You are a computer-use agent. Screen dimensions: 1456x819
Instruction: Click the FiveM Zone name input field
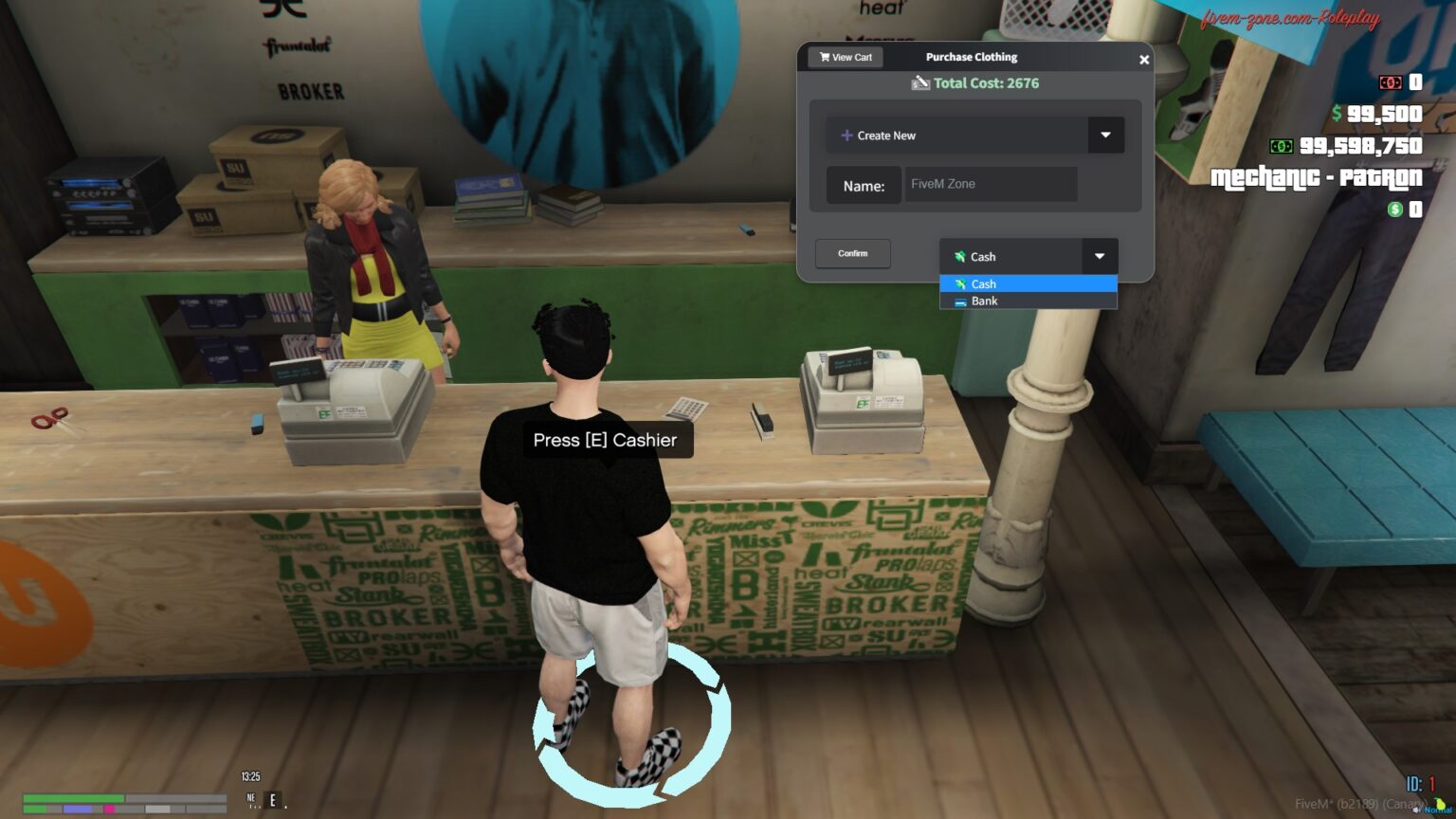coord(992,183)
